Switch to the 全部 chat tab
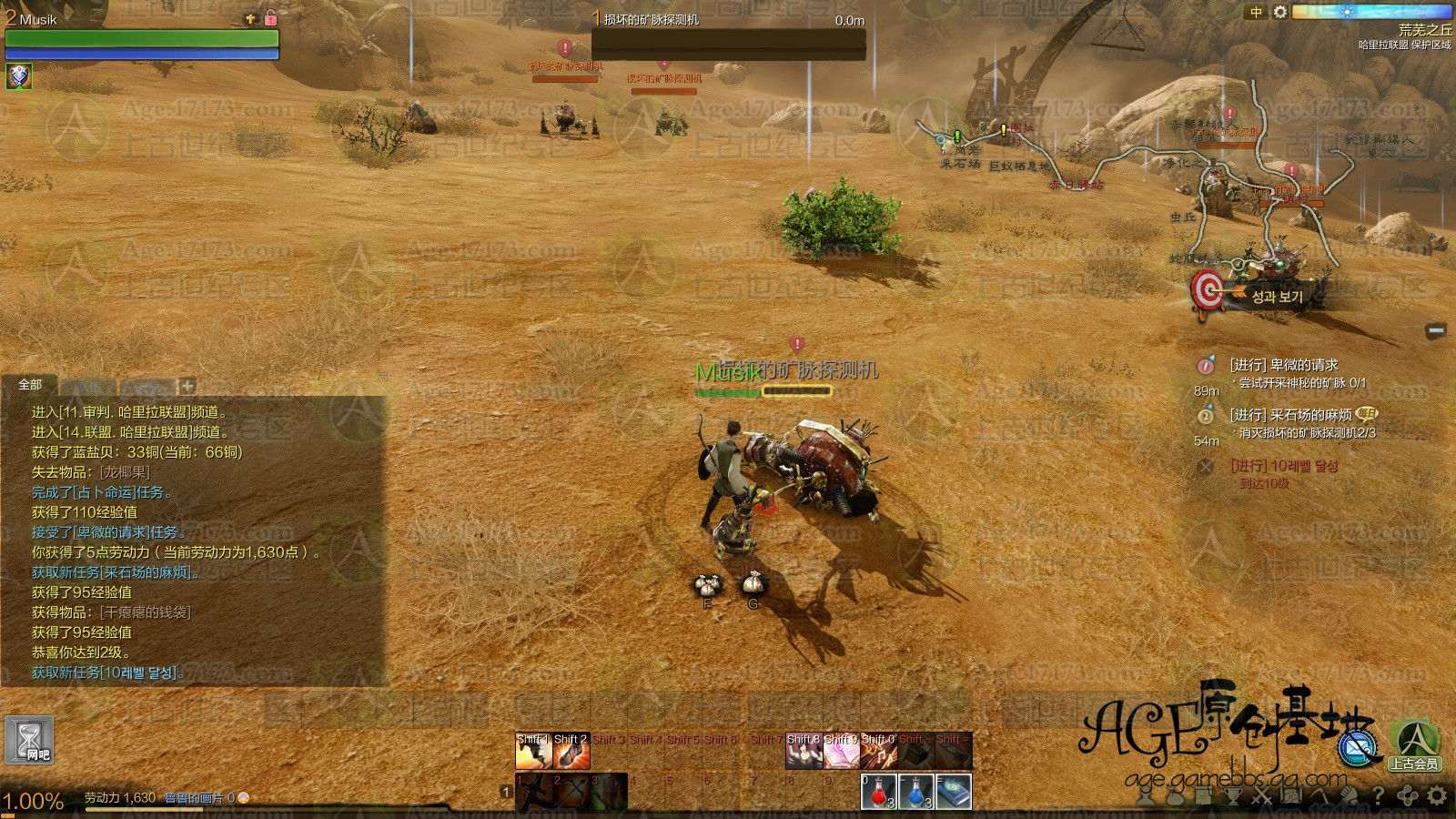Screen dimensions: 1456x819 (x=30, y=385)
